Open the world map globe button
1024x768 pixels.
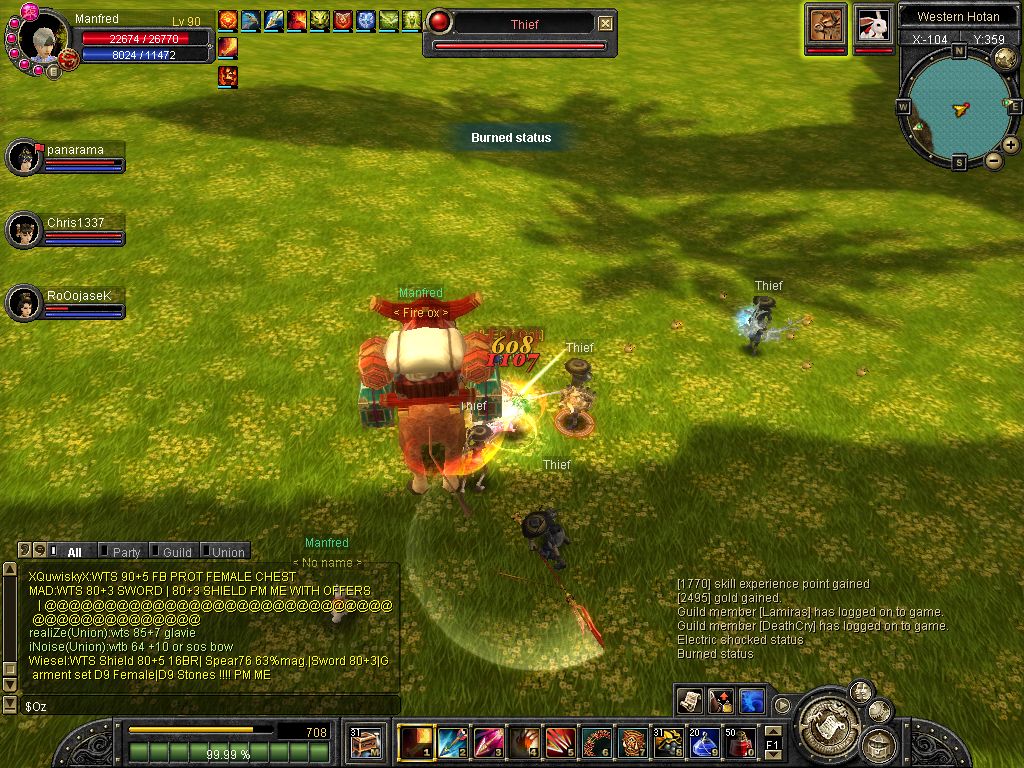click(1006, 58)
